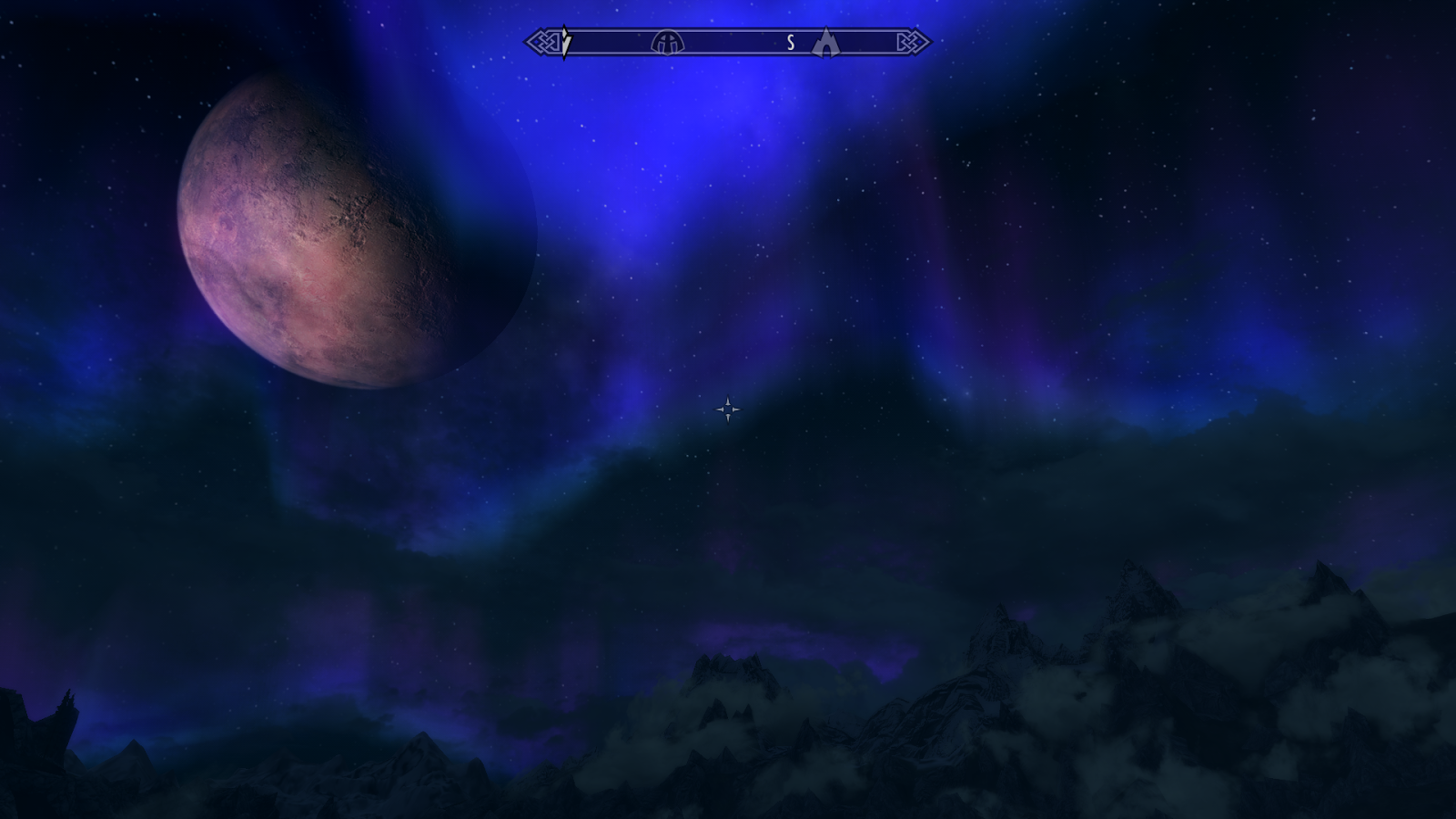Select the dome-shaped location marker on compass
1456x819 pixels.
tap(667, 43)
